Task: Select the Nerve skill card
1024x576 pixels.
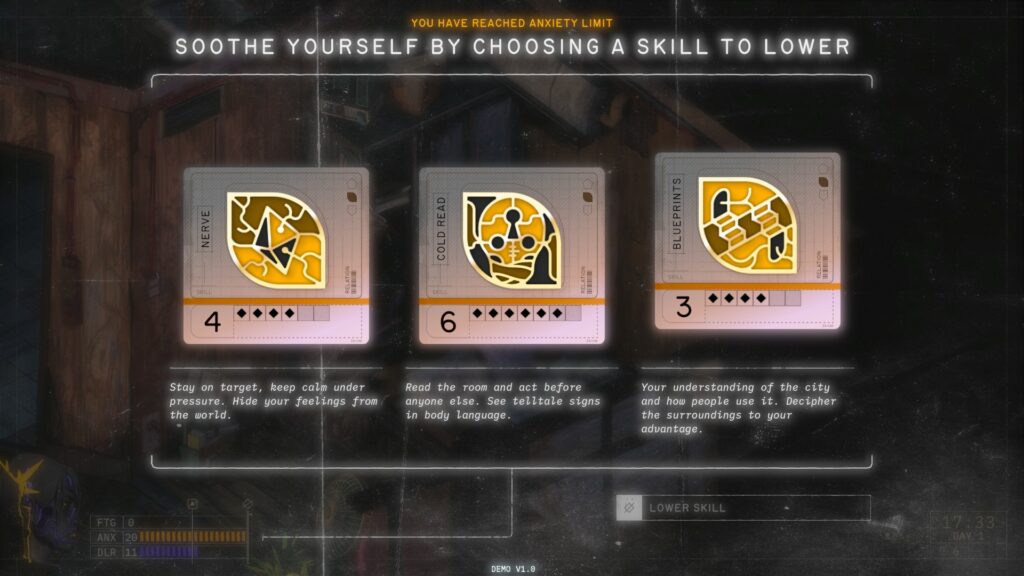Action: (x=276, y=255)
